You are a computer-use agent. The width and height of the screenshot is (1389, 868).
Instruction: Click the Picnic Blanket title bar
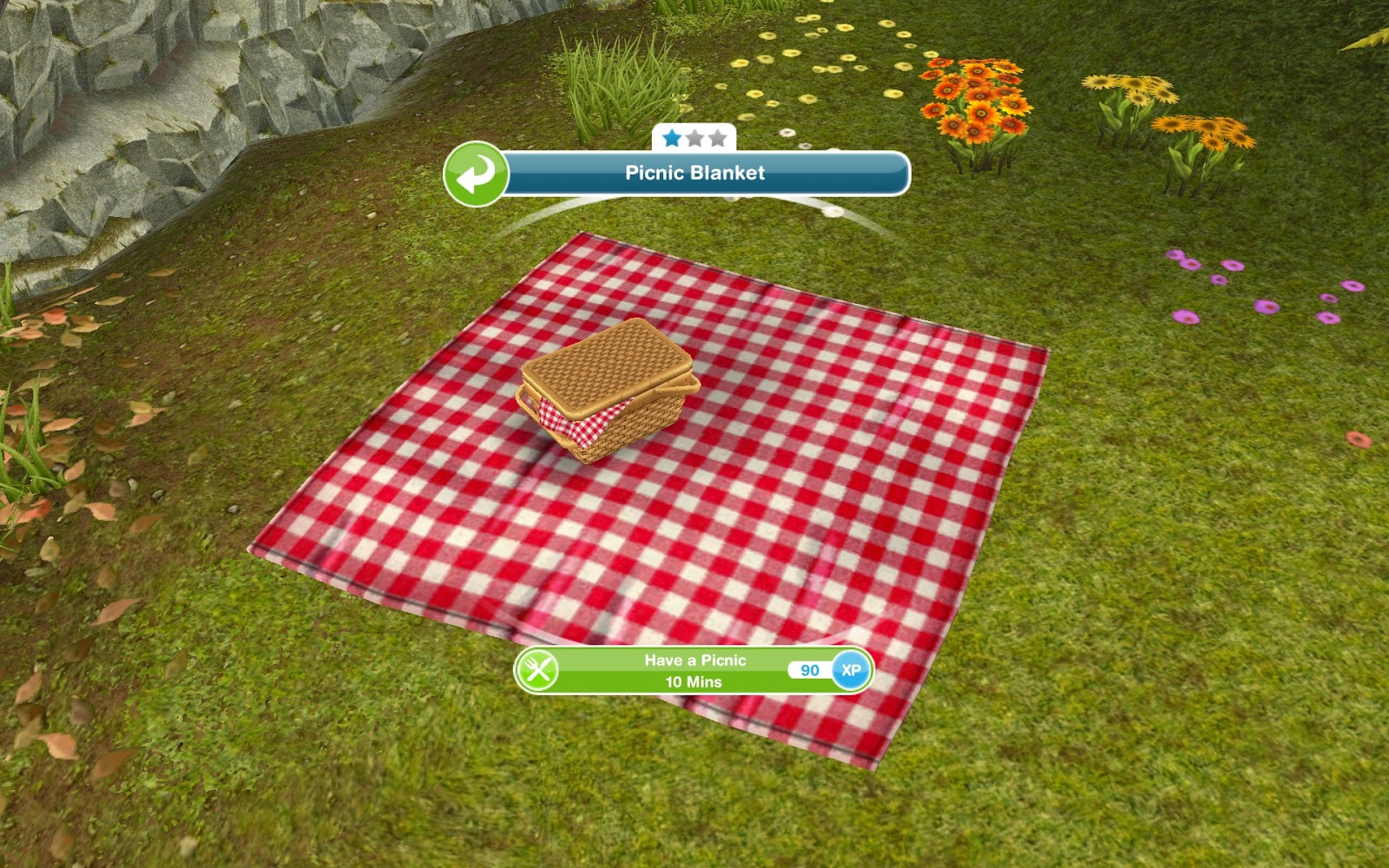click(x=694, y=174)
